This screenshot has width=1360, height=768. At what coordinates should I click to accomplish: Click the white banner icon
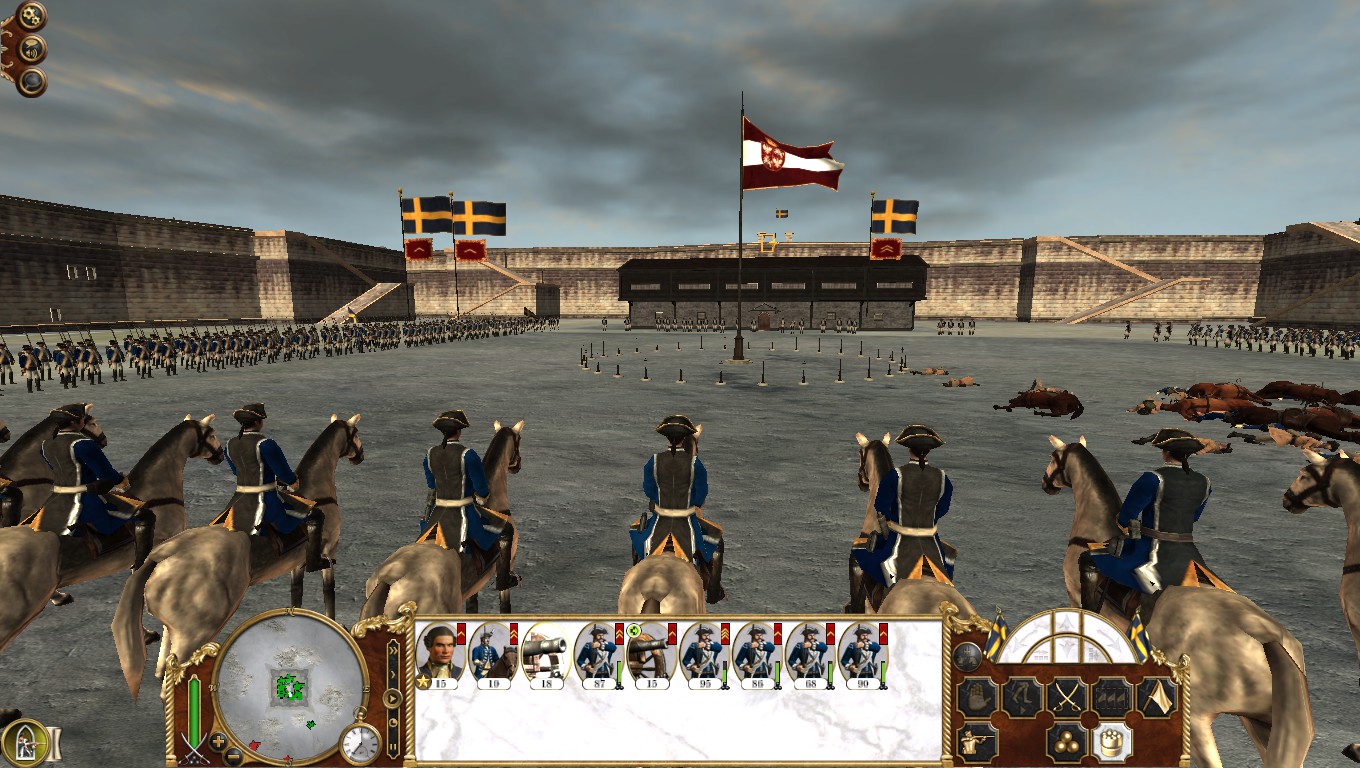1155,696
